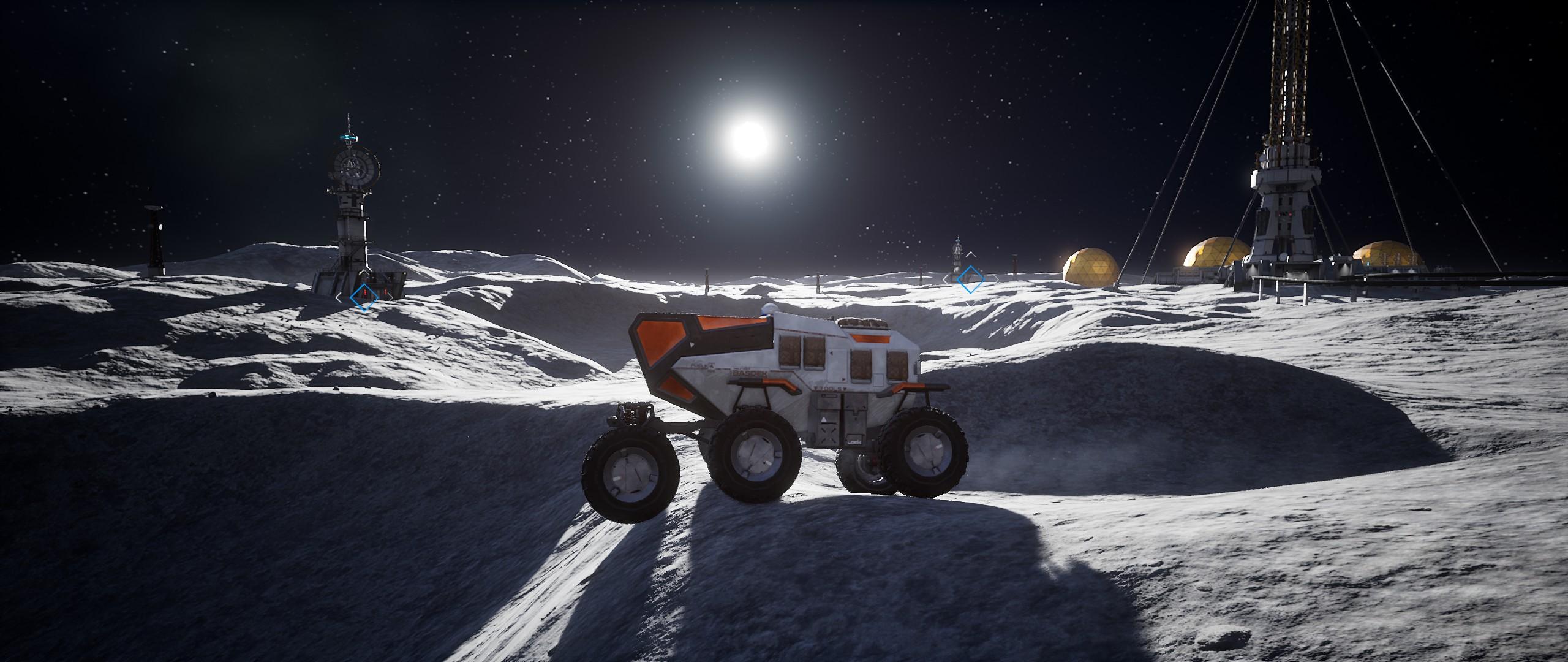Select the blue diamond marker beside the distant beacon tower
Screen dimensions: 1568x662
coord(970,279)
